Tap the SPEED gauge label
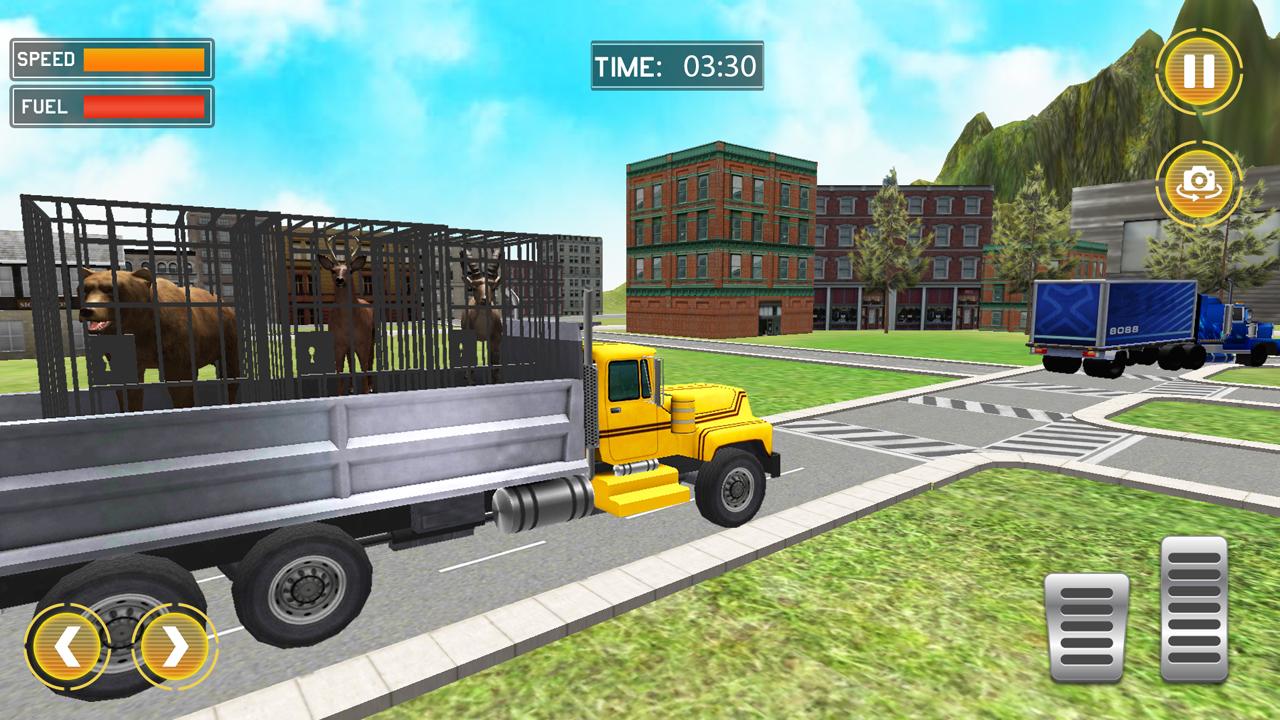This screenshot has height=720, width=1280. coord(44,57)
